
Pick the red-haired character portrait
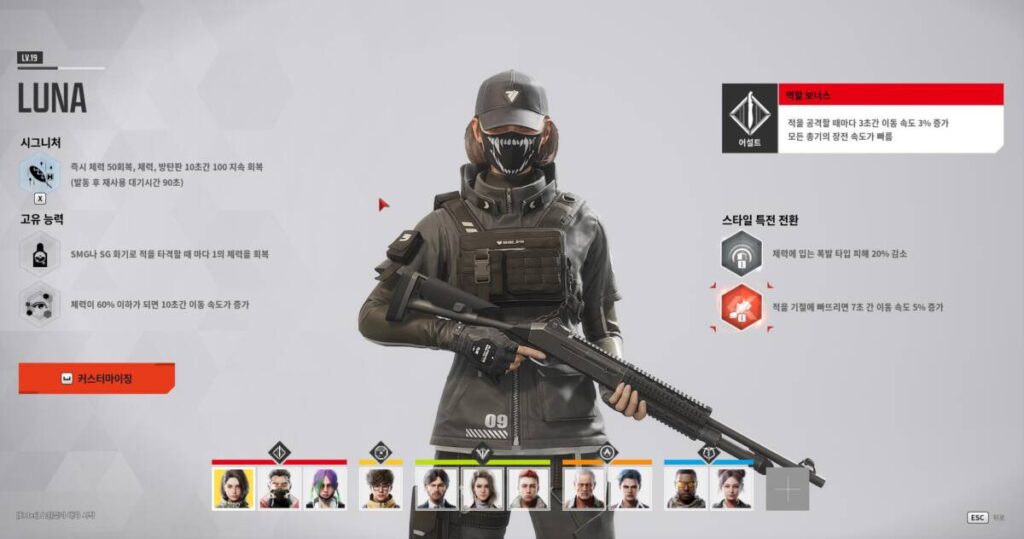[x=527, y=488]
